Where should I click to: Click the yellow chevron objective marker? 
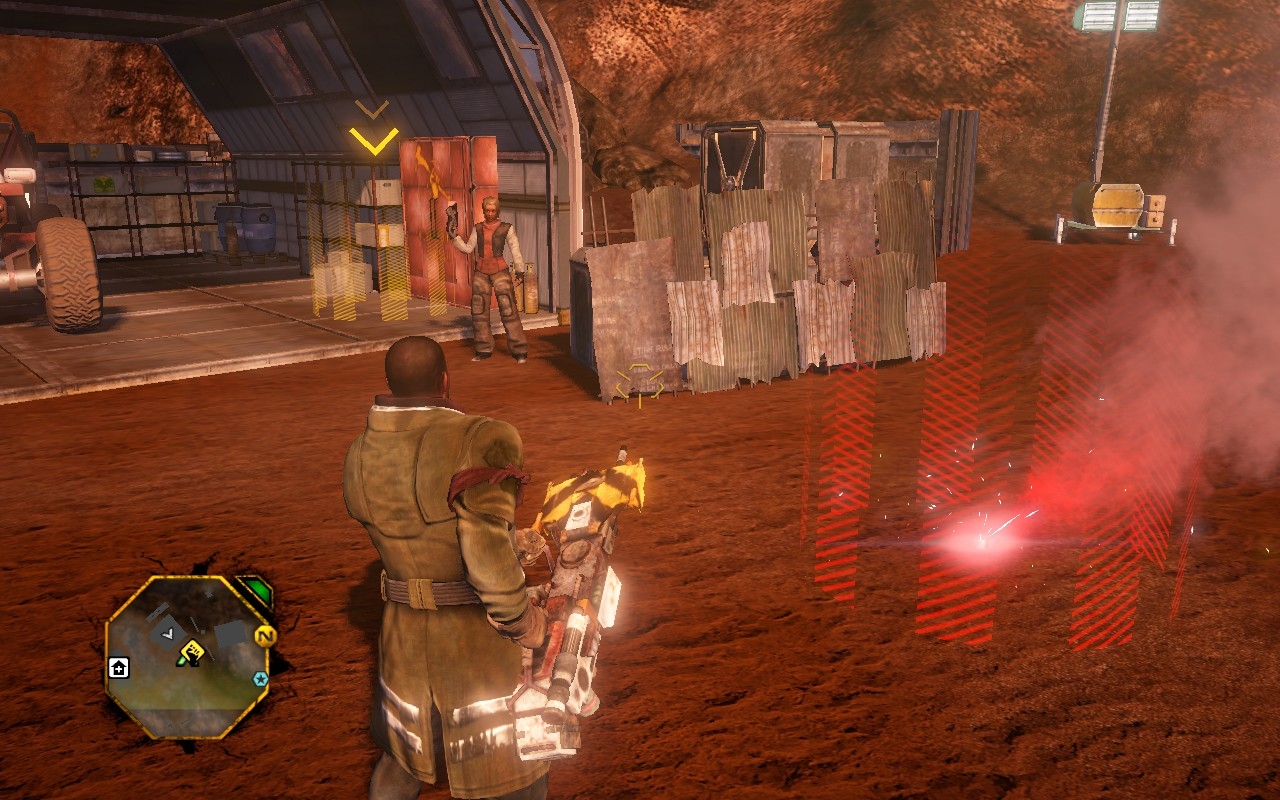click(374, 140)
